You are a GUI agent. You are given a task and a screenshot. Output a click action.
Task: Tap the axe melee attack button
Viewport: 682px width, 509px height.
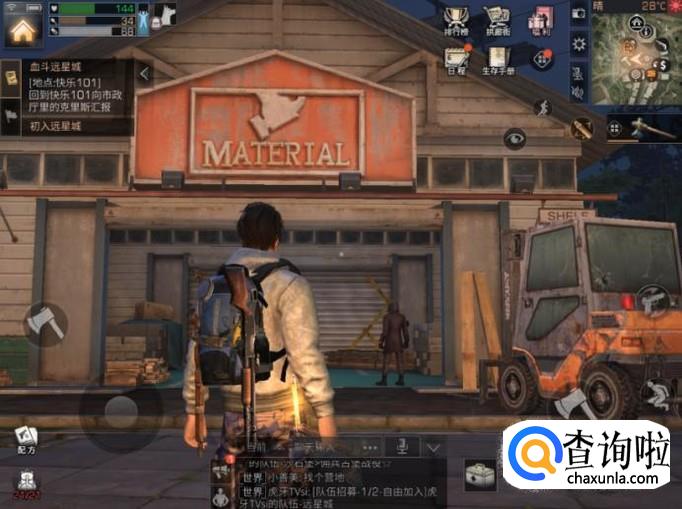pos(44,323)
